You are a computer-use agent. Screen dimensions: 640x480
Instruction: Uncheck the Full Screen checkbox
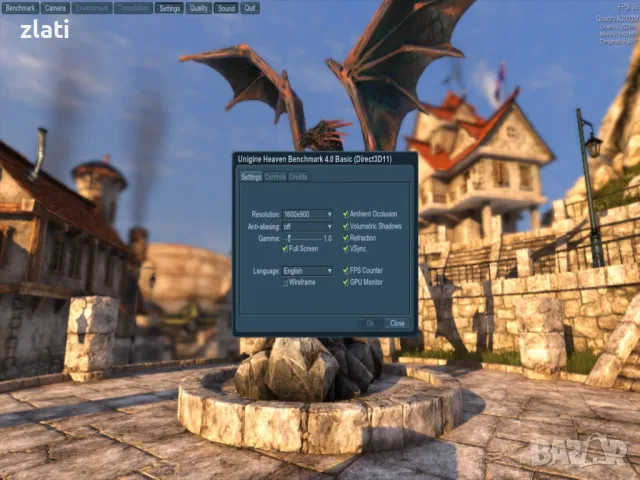coord(285,248)
